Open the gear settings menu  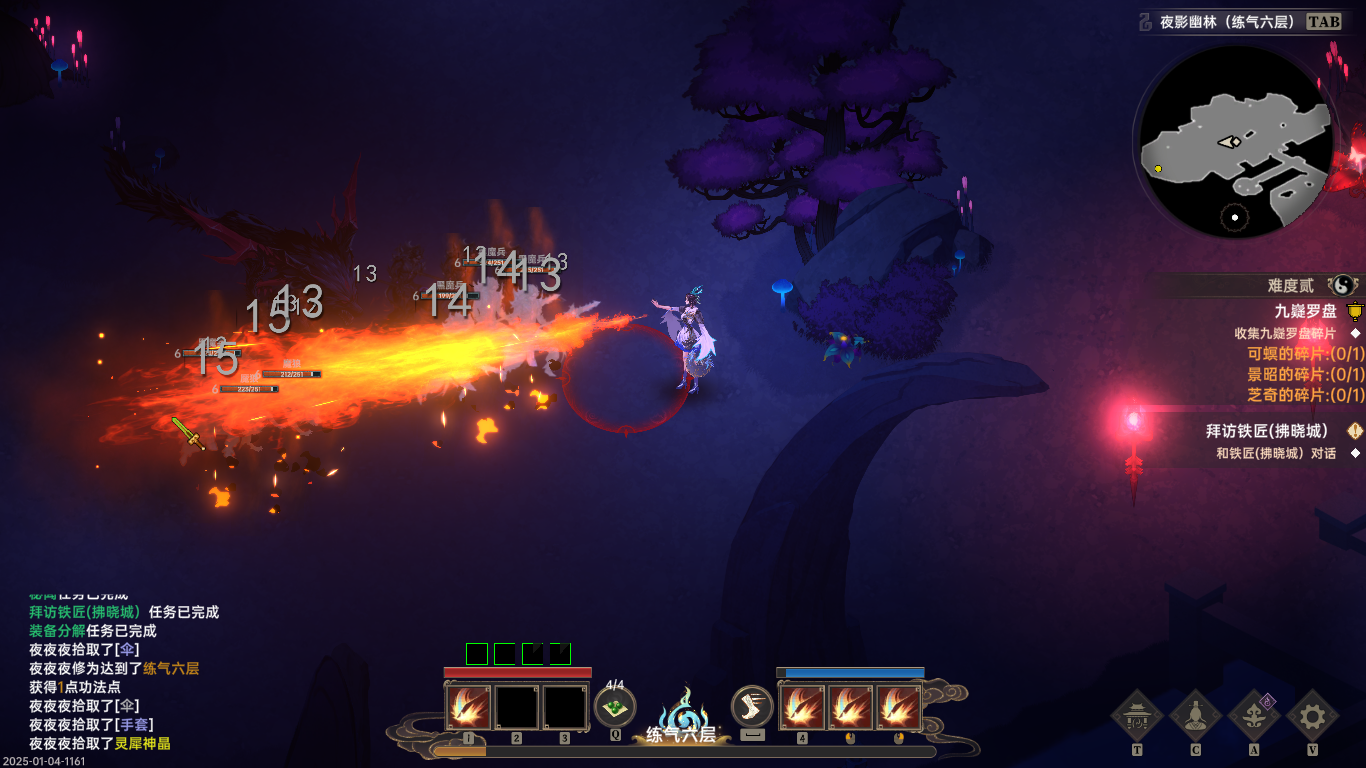[1312, 716]
